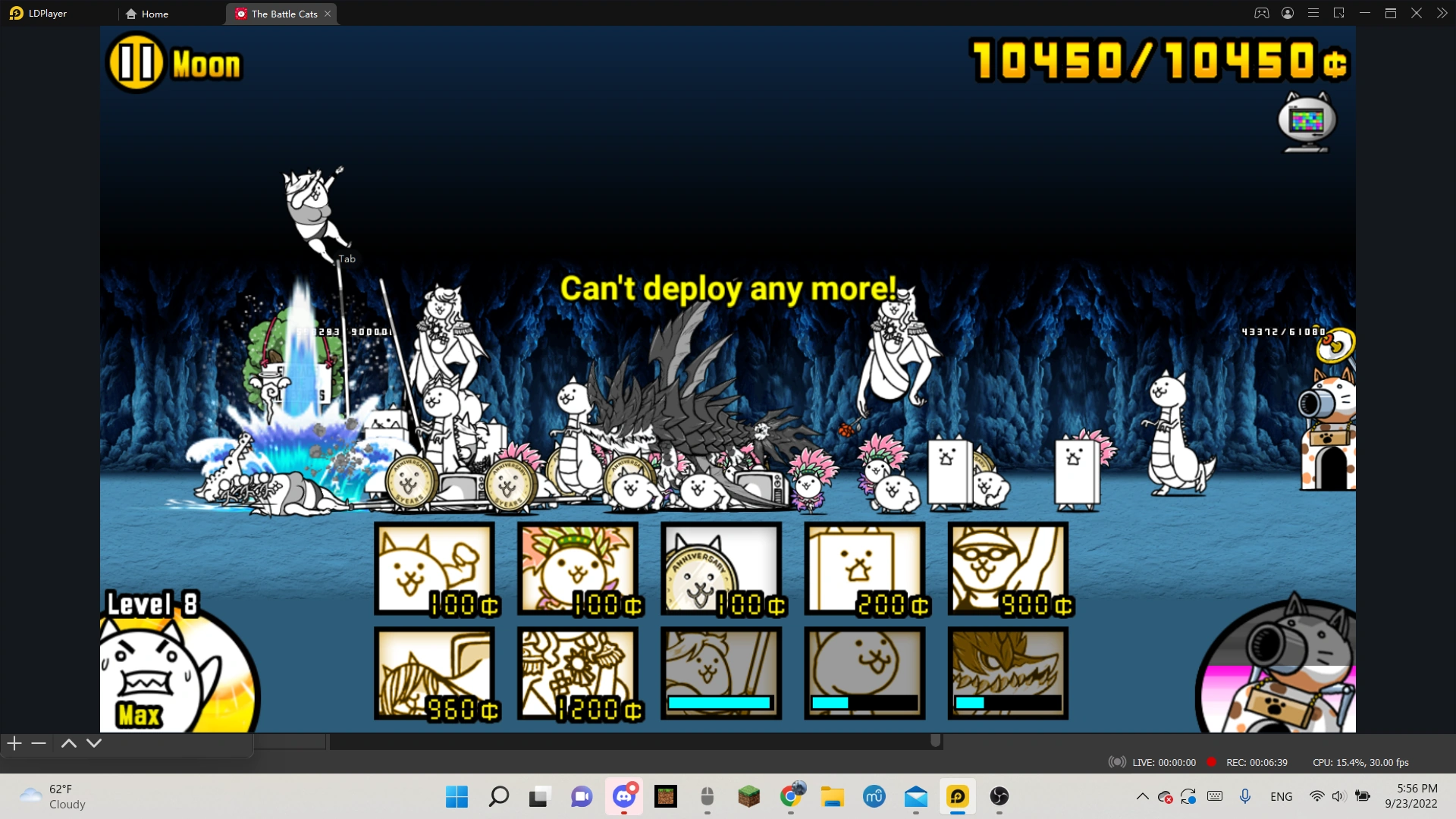Screen dimensions: 1456x819
Task: Toggle the REC recording indicator
Action: pyautogui.click(x=1211, y=762)
